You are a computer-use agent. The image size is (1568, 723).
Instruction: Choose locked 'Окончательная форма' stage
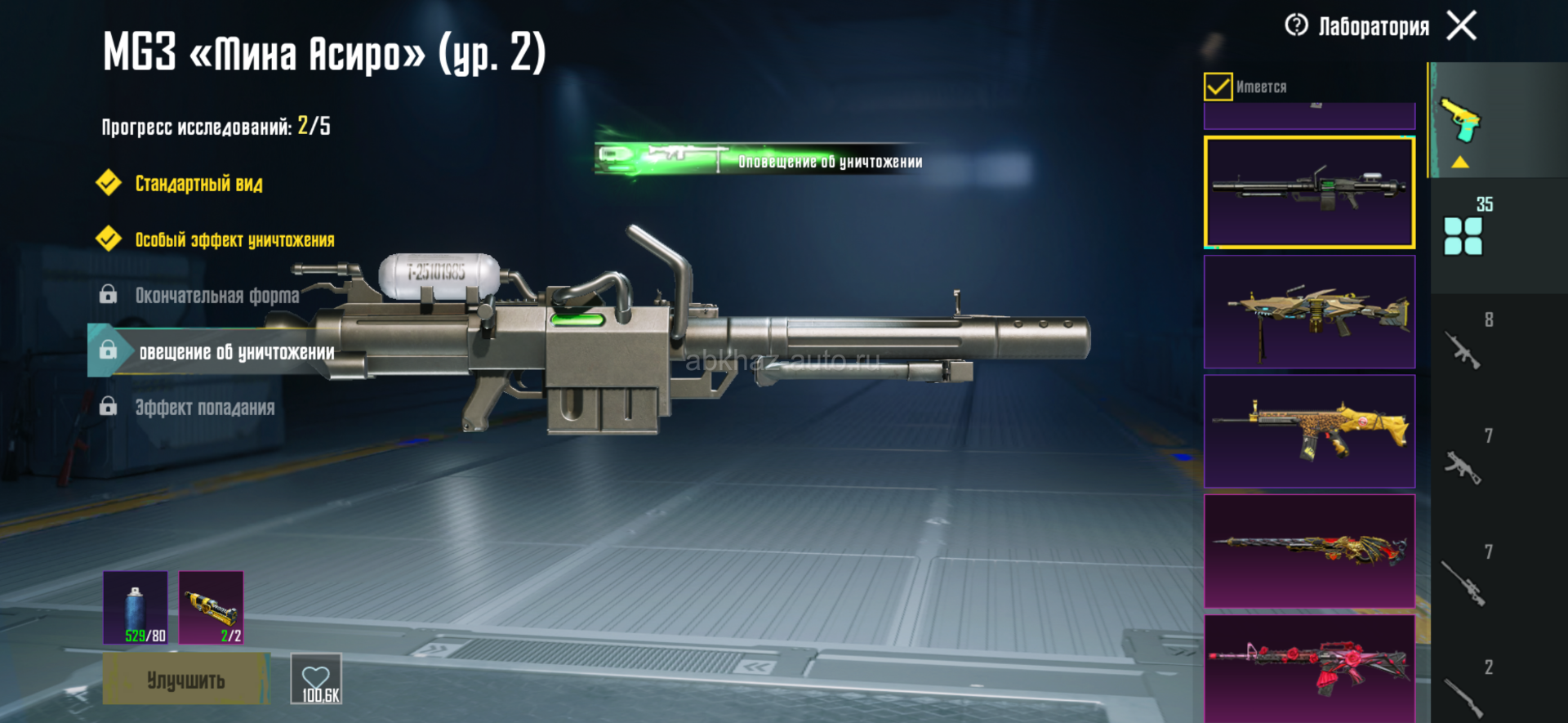pos(216,295)
